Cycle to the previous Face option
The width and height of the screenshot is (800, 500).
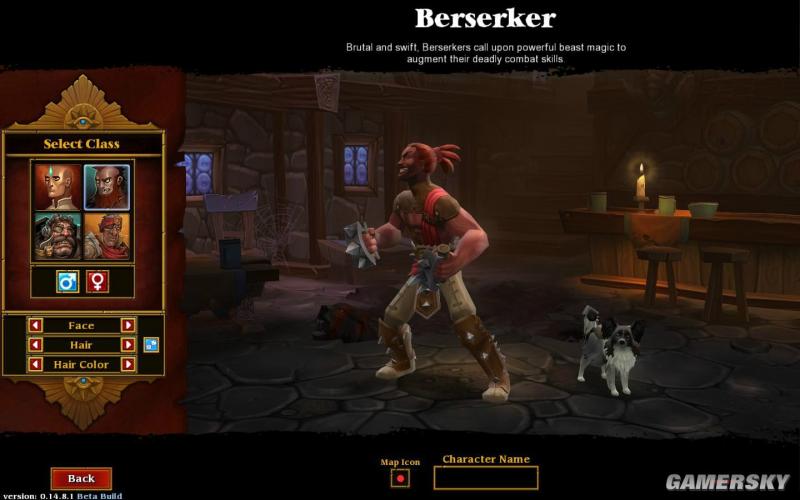click(x=35, y=325)
